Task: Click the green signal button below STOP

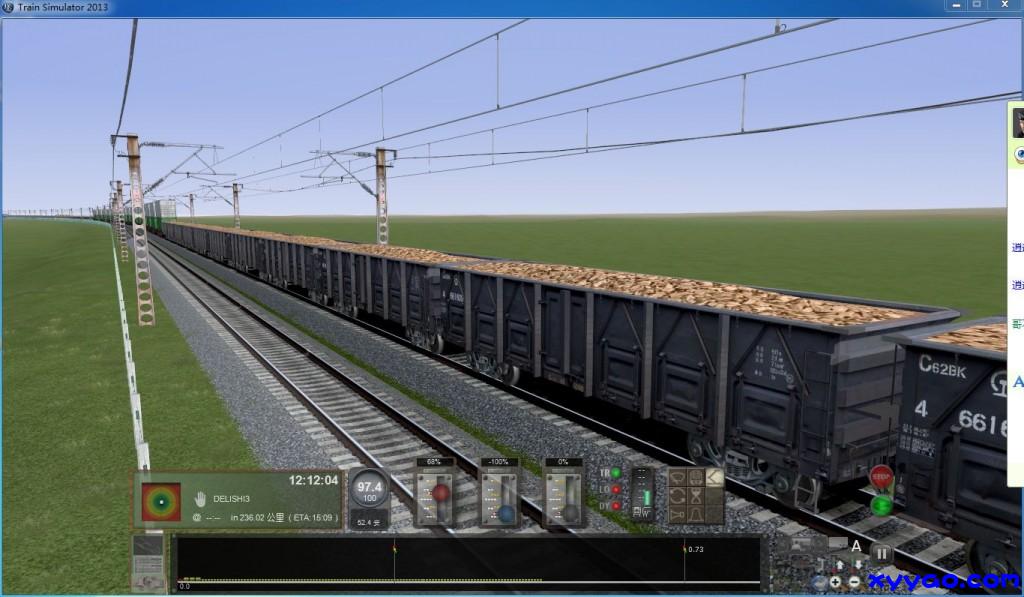Action: (881, 504)
